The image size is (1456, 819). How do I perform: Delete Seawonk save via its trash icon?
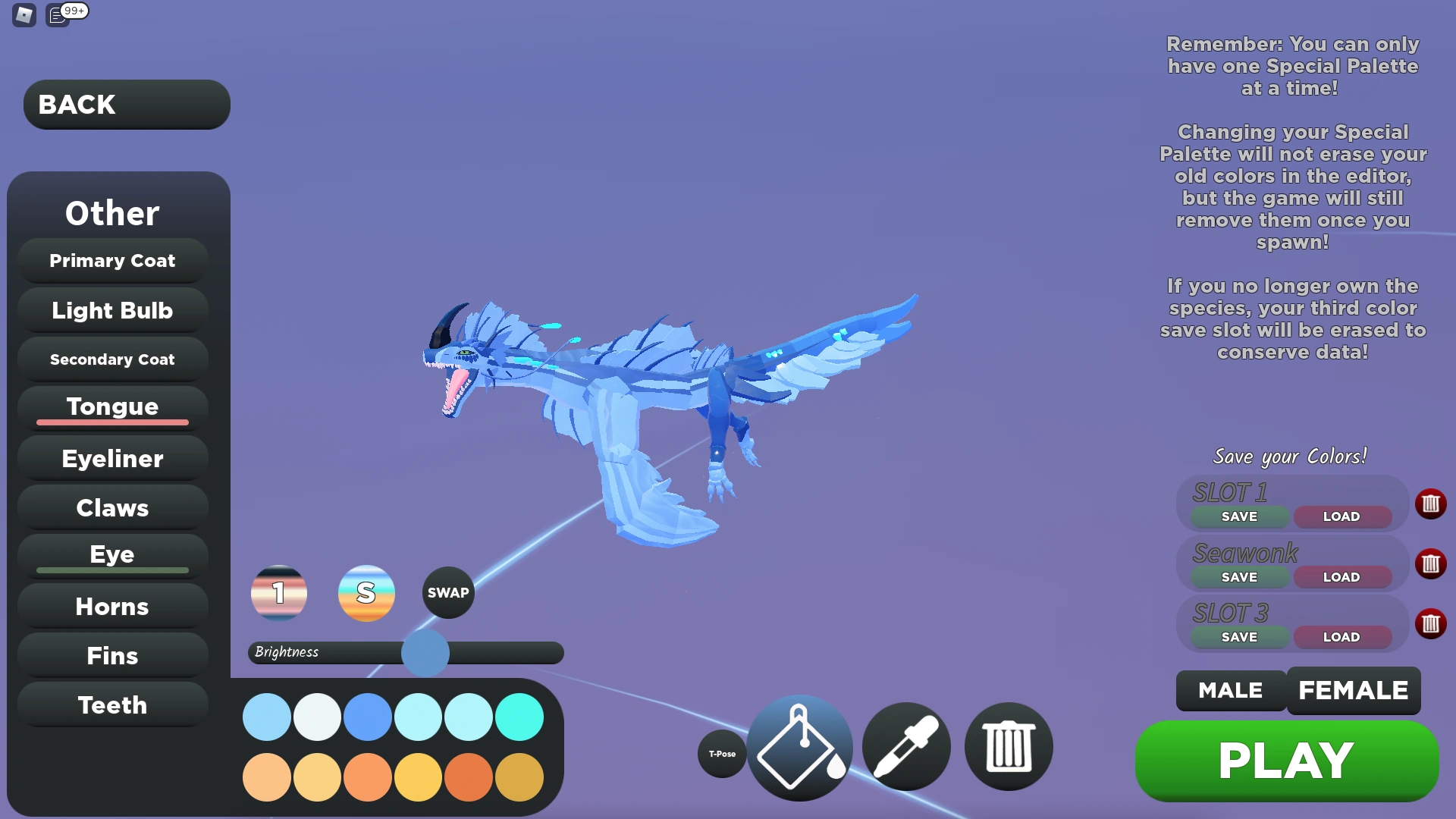[x=1432, y=563]
